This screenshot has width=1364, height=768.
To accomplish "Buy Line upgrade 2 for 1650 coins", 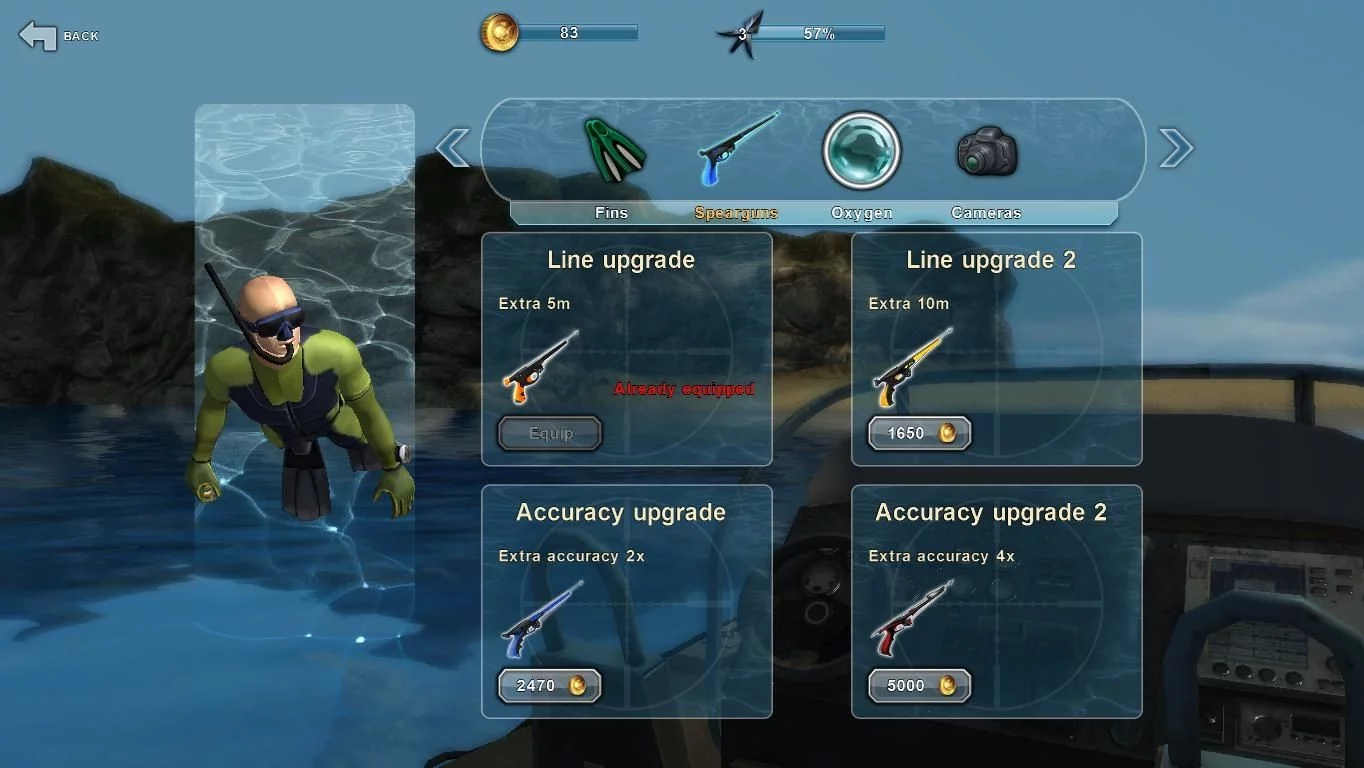I will (919, 433).
